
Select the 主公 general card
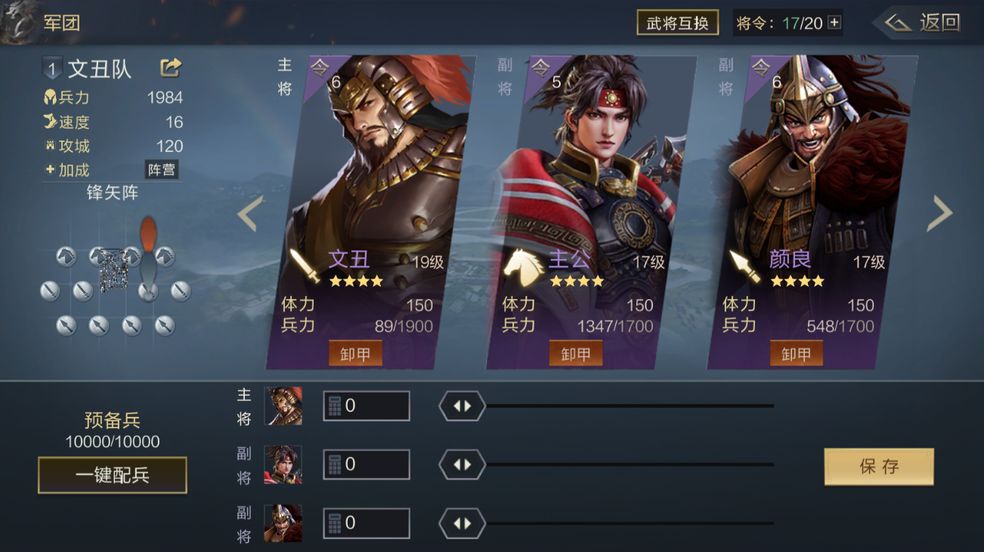[x=590, y=180]
